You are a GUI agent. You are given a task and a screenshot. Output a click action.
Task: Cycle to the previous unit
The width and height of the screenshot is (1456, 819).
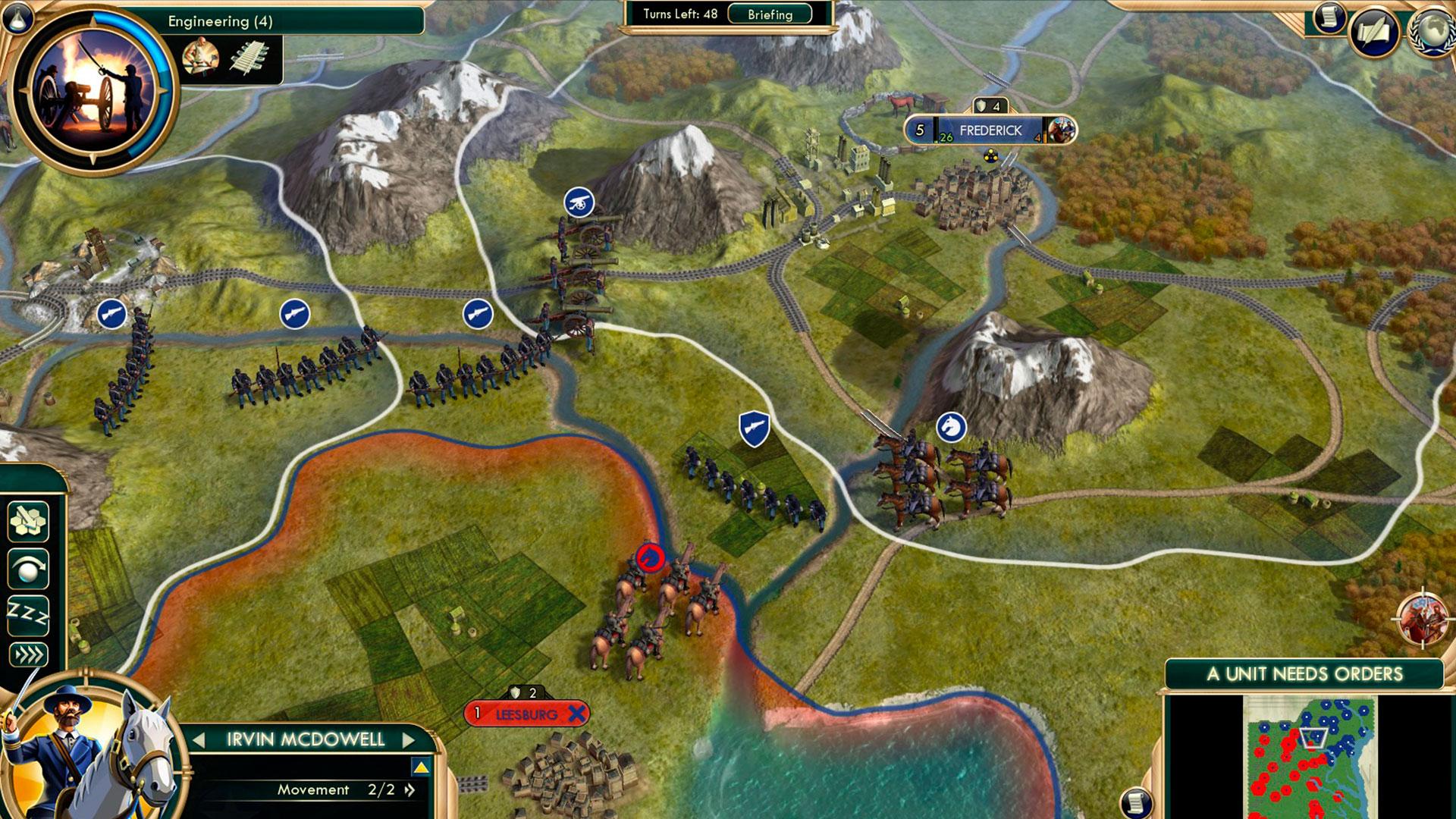(199, 739)
